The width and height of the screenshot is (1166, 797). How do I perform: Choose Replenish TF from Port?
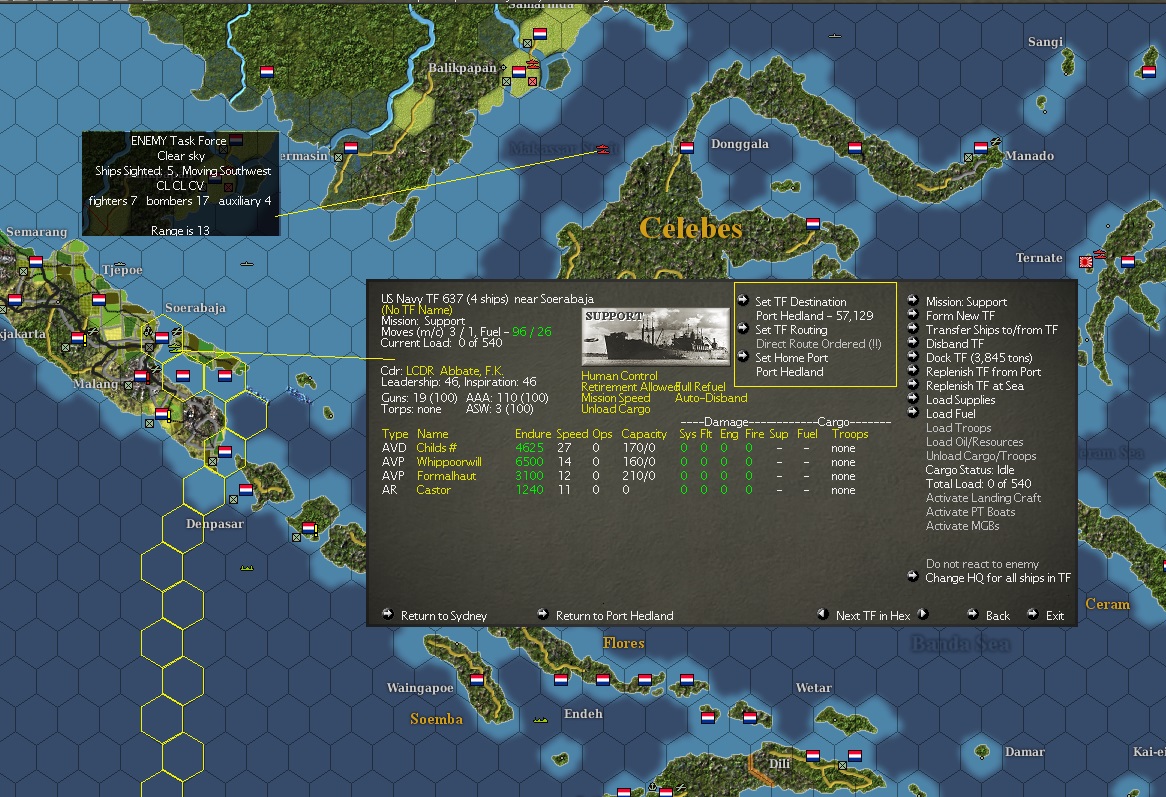pos(983,372)
